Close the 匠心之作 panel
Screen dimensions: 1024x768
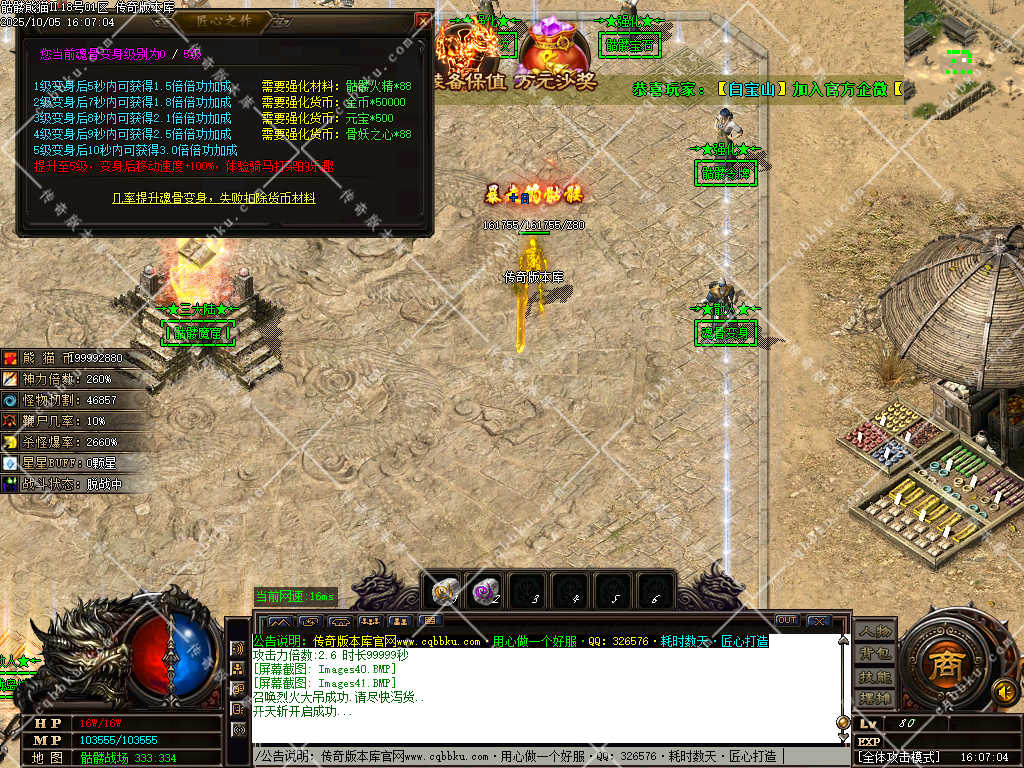click(424, 20)
